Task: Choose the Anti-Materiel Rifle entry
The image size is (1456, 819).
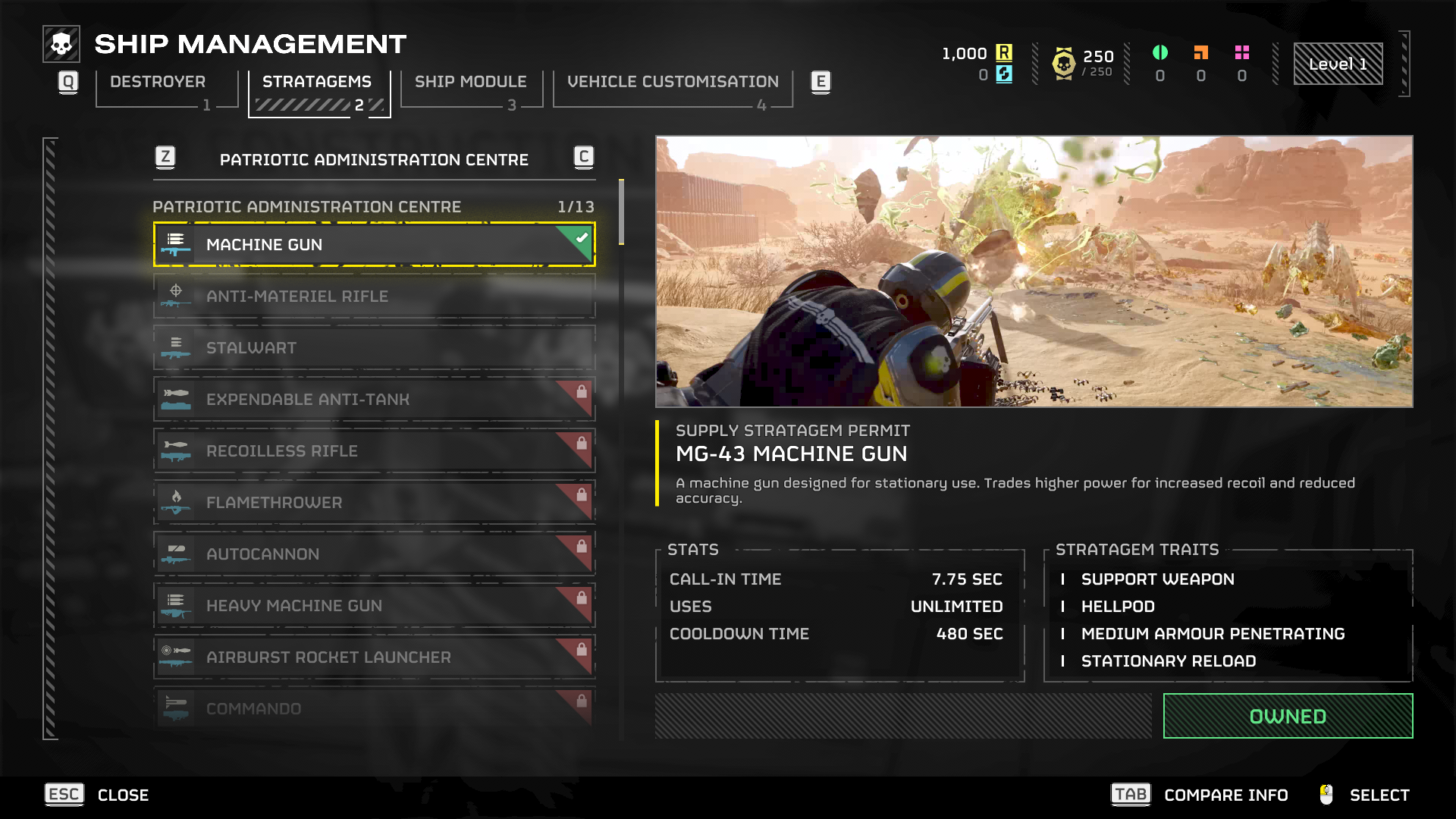Action: coord(374,297)
